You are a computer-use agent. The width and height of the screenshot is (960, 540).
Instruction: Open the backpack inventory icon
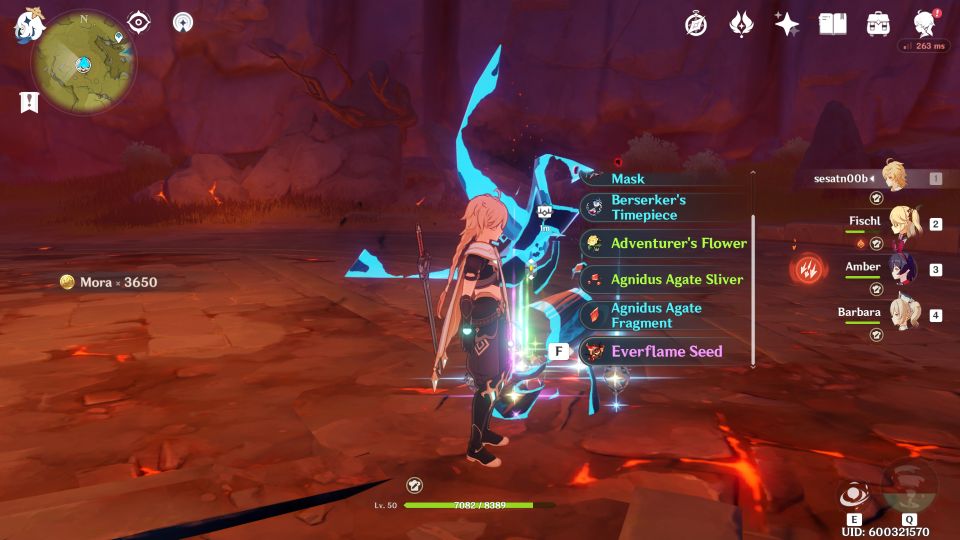(878, 24)
